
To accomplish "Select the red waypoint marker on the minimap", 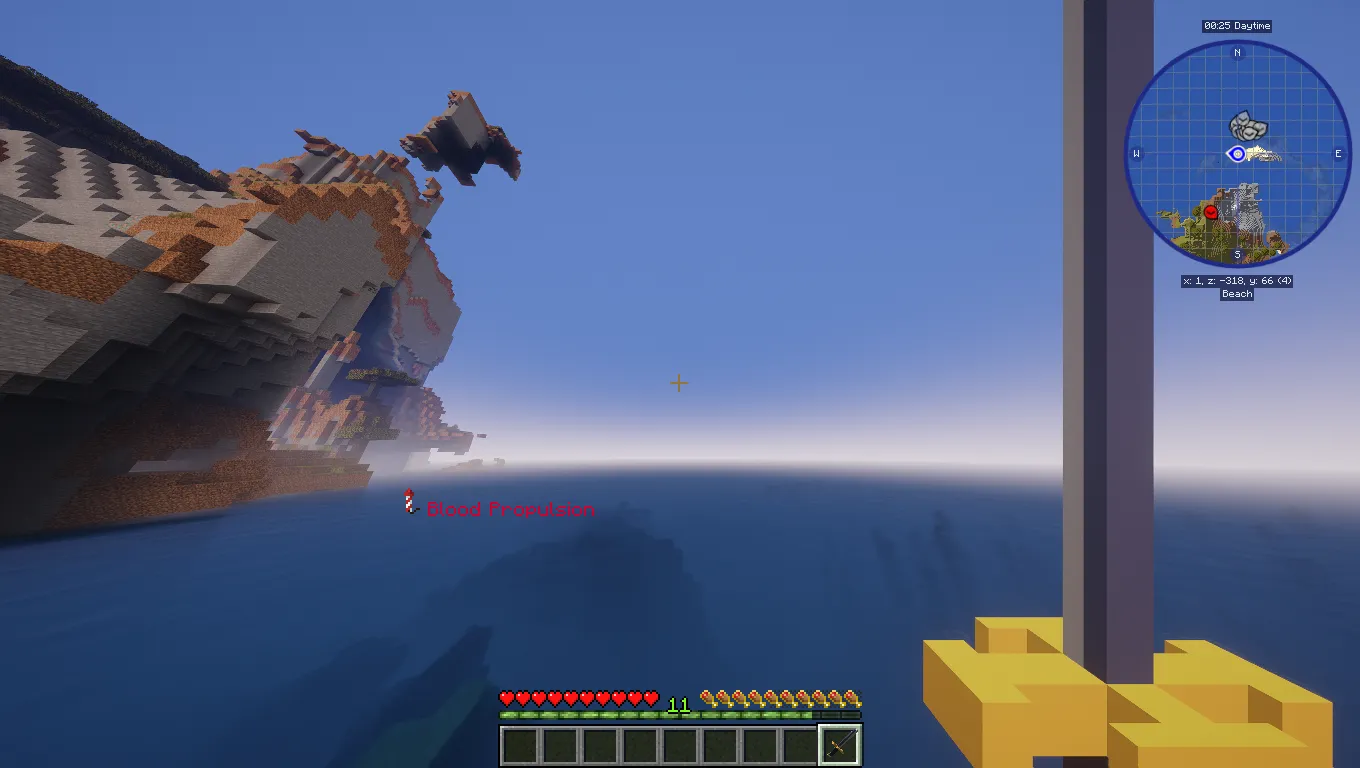I will [x=1209, y=211].
